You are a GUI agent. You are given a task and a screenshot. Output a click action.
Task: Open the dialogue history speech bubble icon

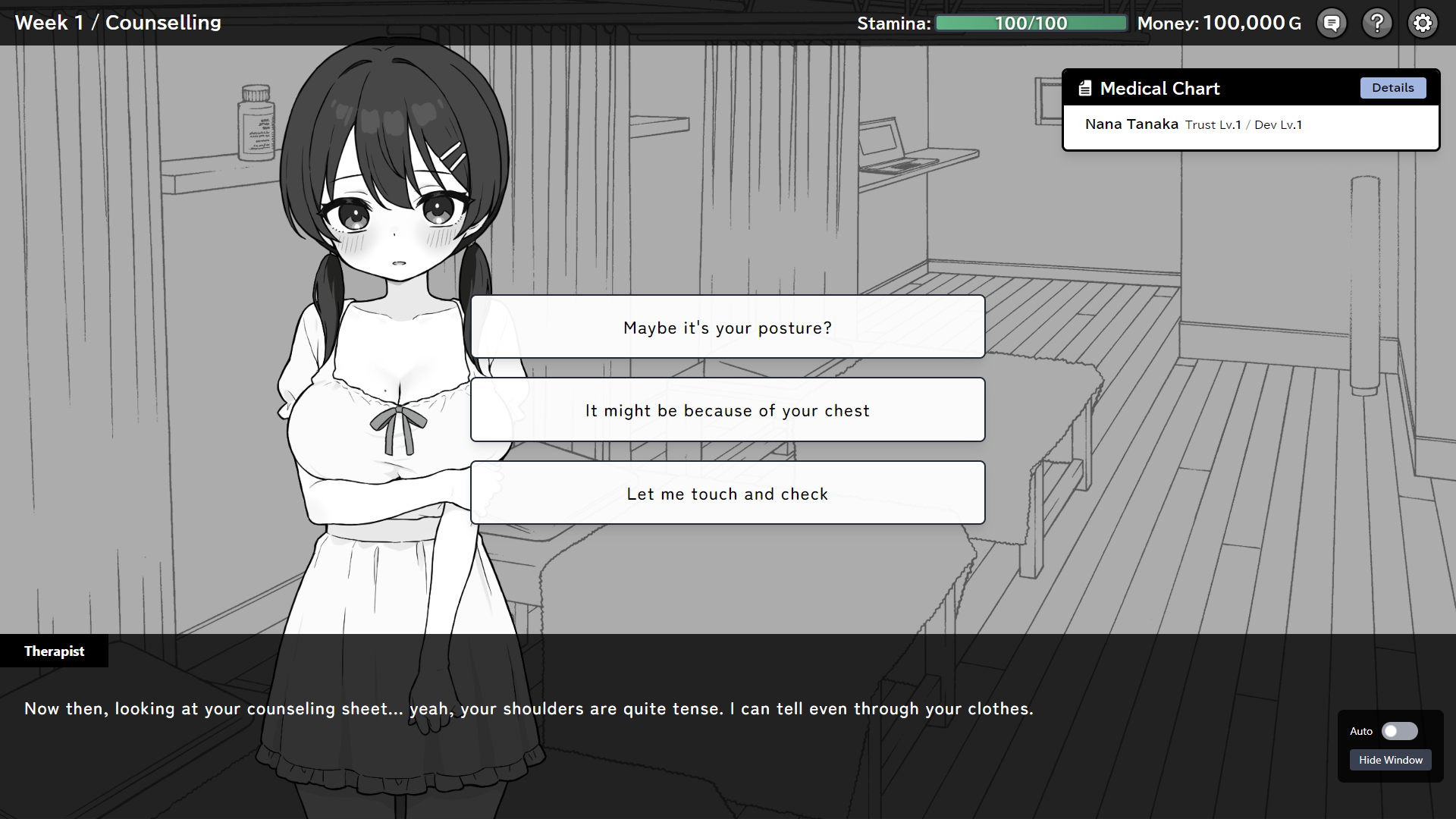click(1332, 23)
